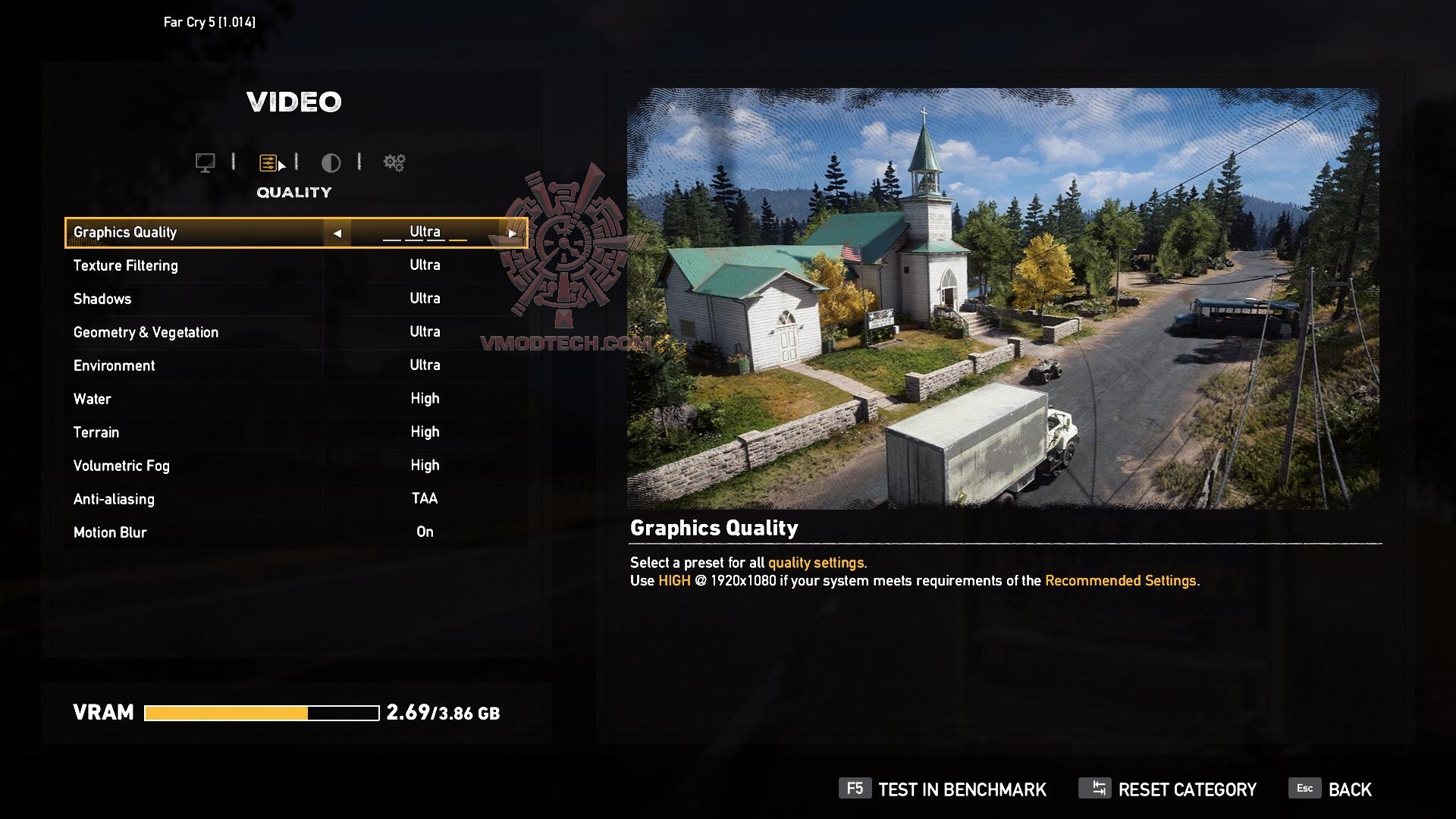Viewport: 1456px width, 819px height.
Task: Click the Esc key icon near Back
Action: click(1304, 789)
